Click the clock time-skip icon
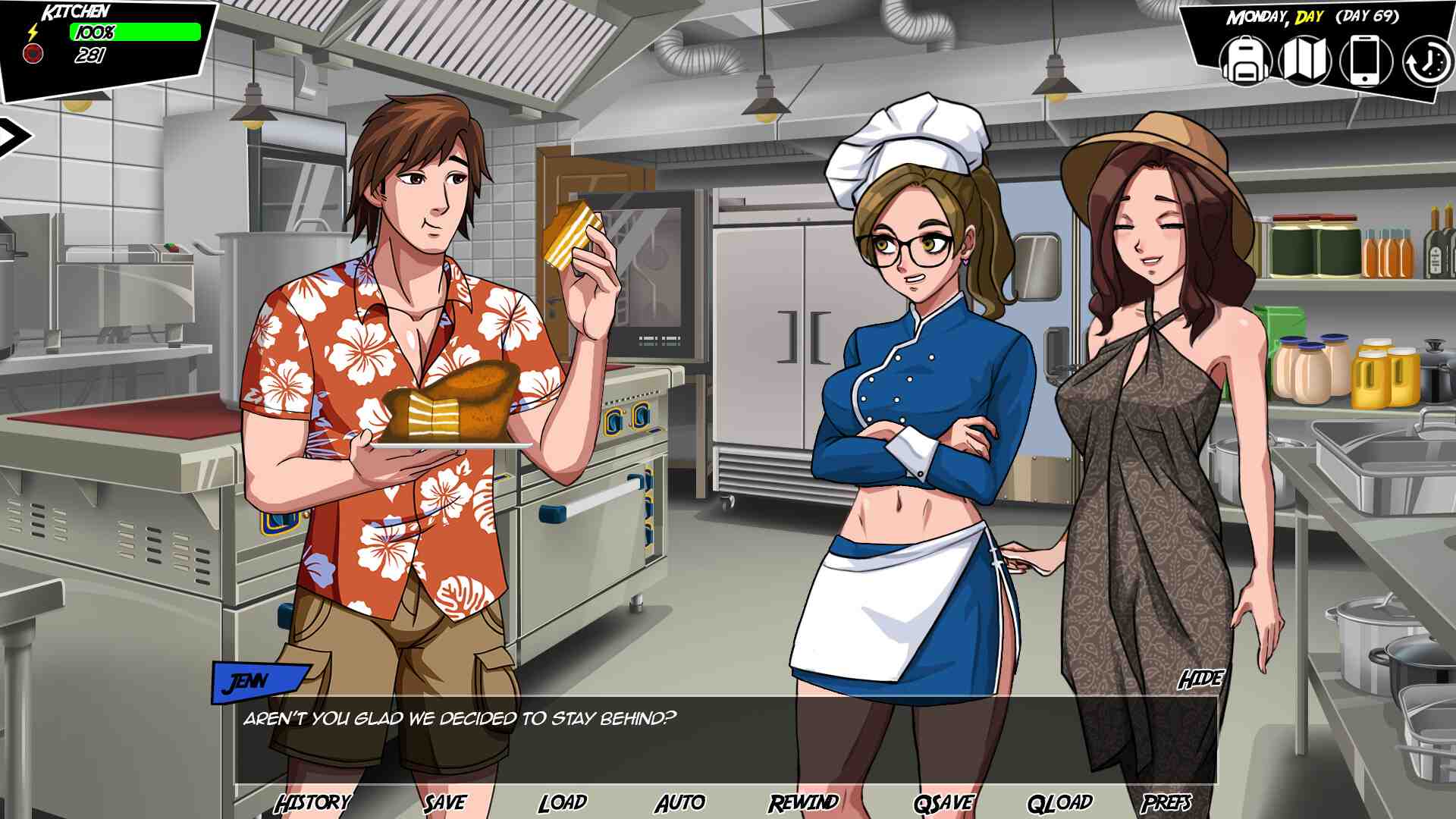 (x=1426, y=61)
